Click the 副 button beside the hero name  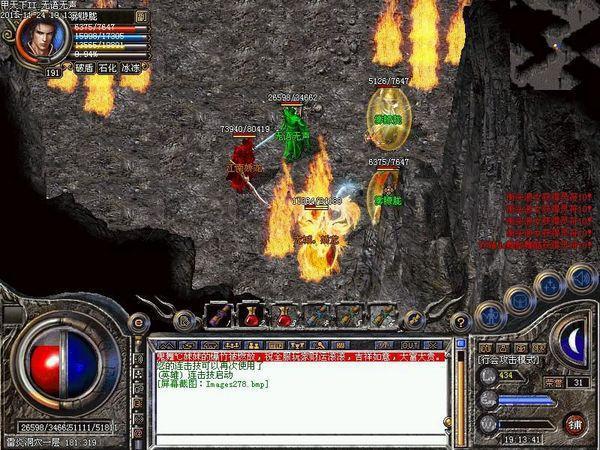pyautogui.click(x=142, y=17)
